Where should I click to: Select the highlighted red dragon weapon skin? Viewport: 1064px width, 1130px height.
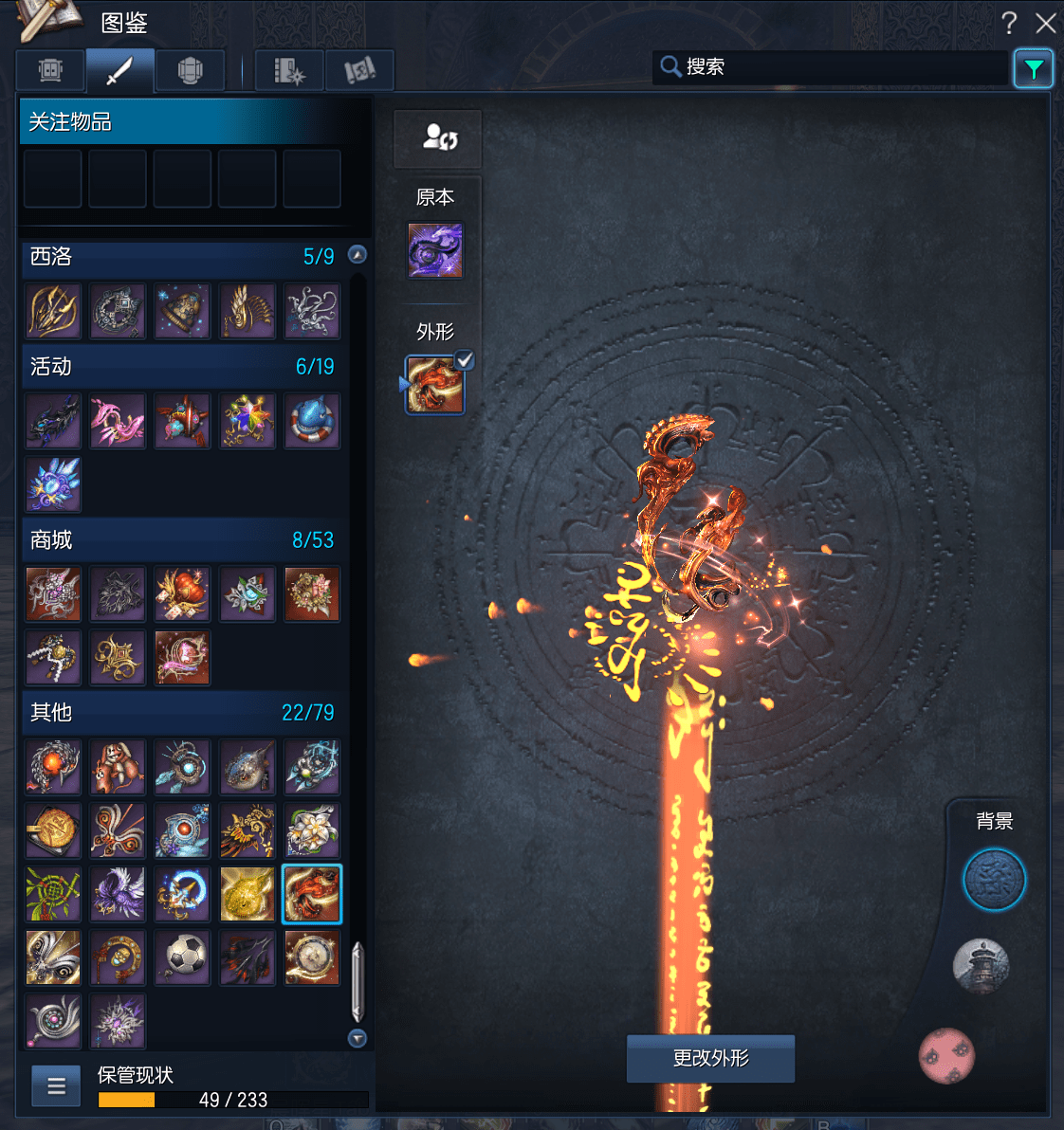click(312, 893)
